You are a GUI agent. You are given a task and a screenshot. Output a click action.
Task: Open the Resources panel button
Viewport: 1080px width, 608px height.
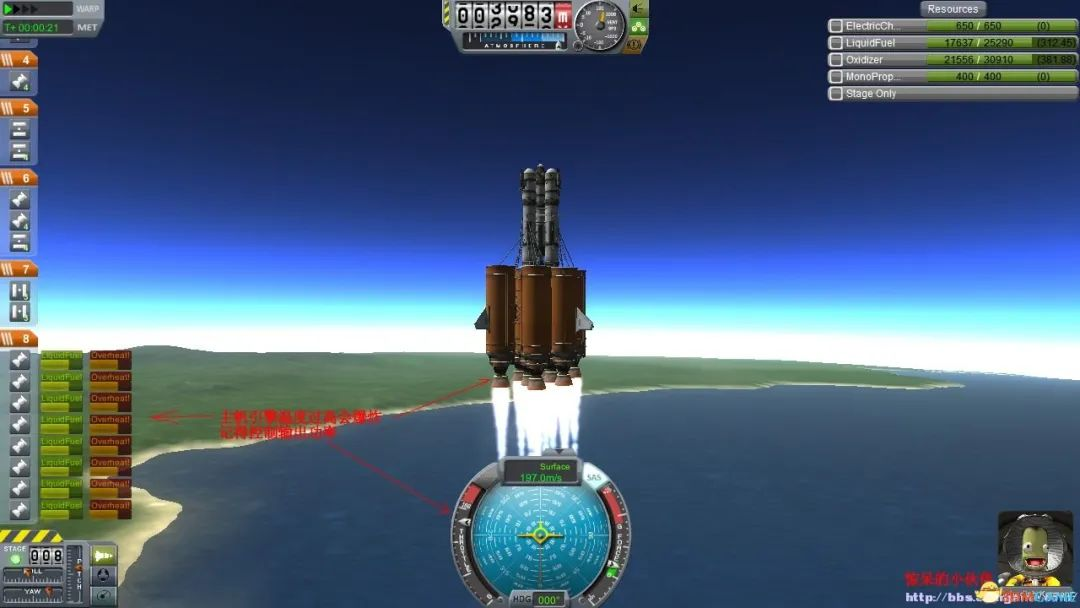(x=952, y=9)
